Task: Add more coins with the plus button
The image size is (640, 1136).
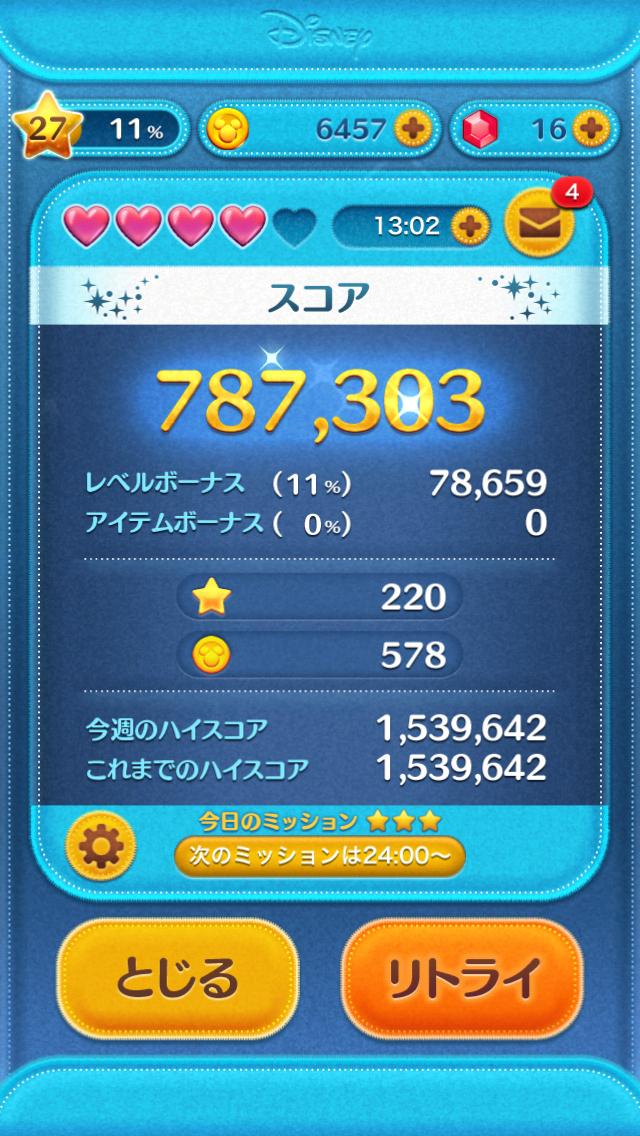Action: (x=411, y=128)
